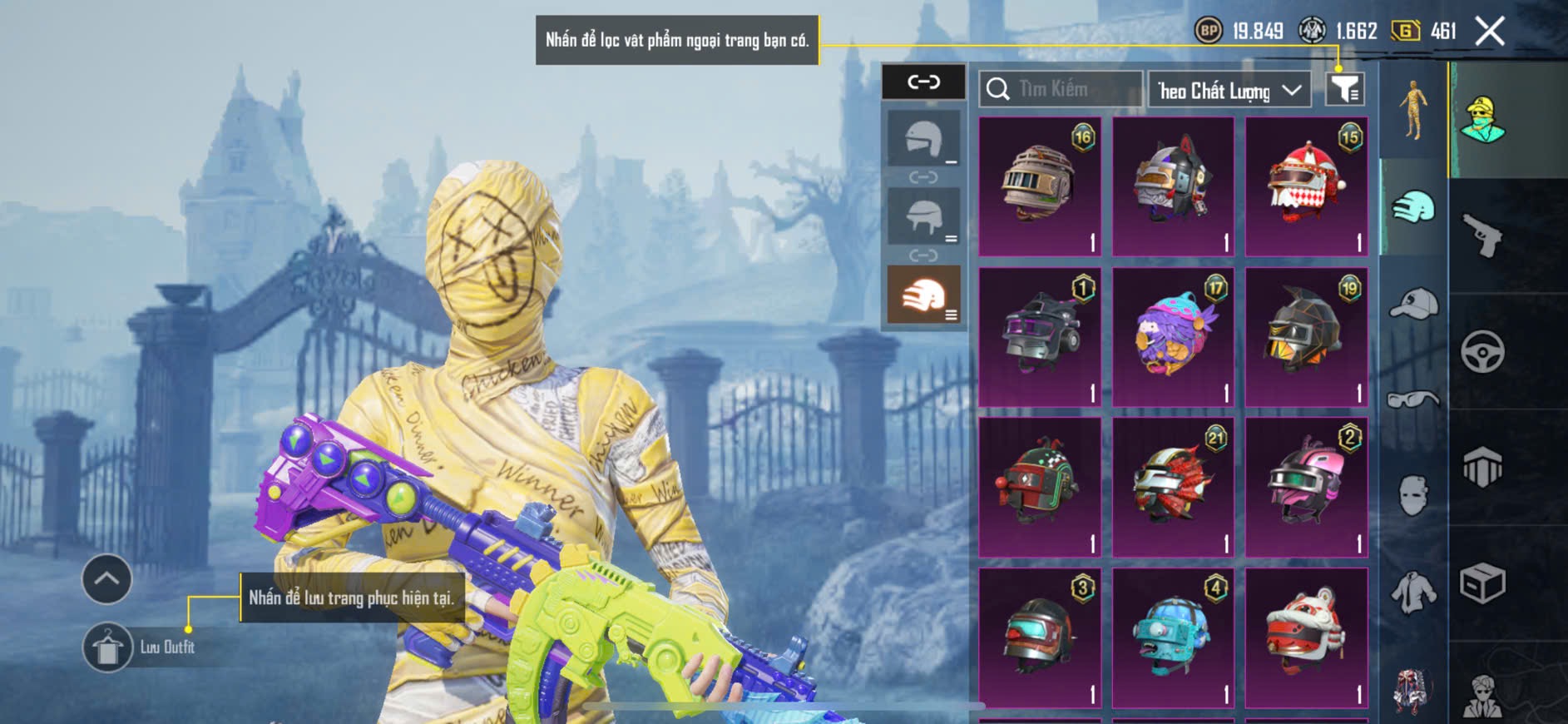Close the inventory screen with the X

pos(1489,32)
